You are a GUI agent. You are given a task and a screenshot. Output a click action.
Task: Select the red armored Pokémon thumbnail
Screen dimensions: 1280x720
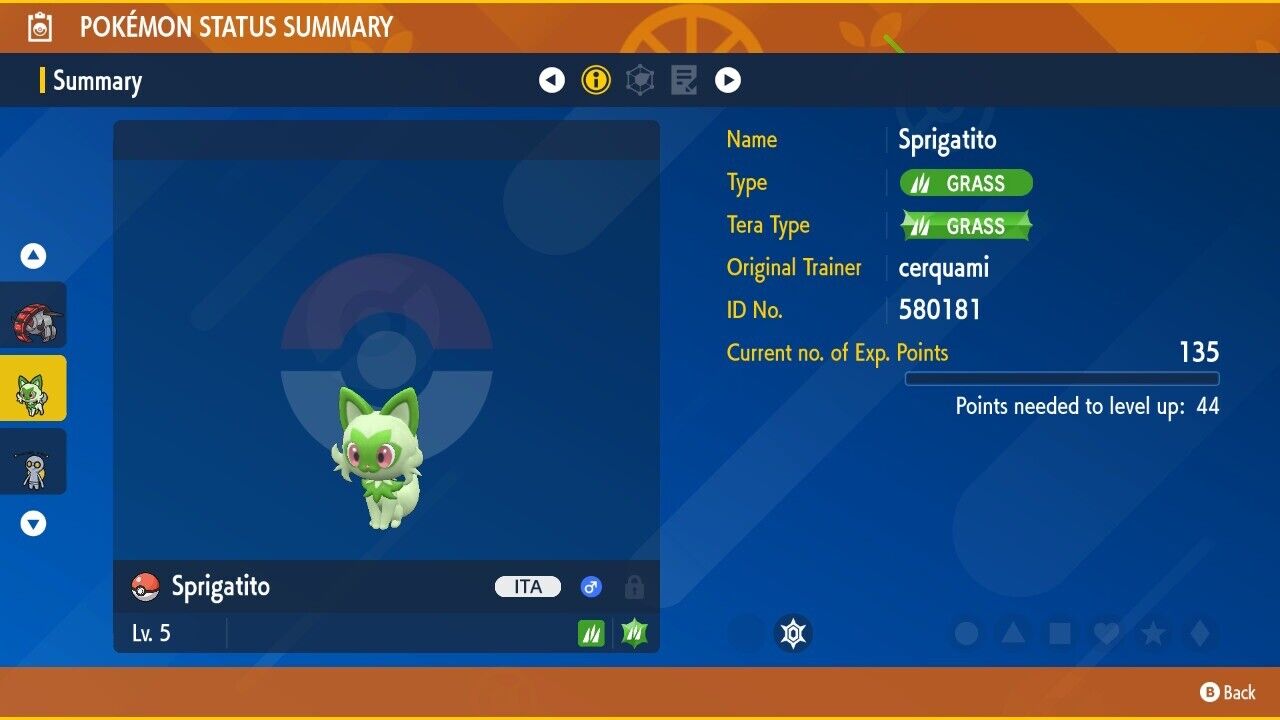(34, 315)
